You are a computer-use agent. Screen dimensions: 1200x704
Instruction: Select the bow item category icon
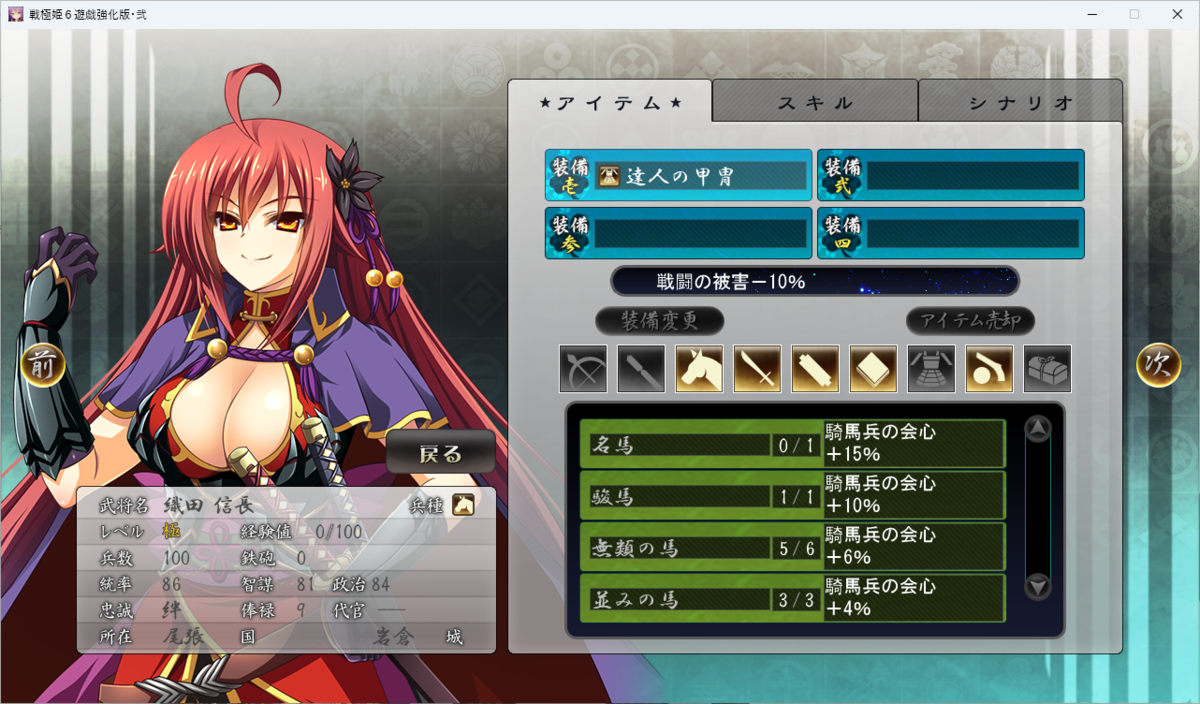pyautogui.click(x=583, y=368)
